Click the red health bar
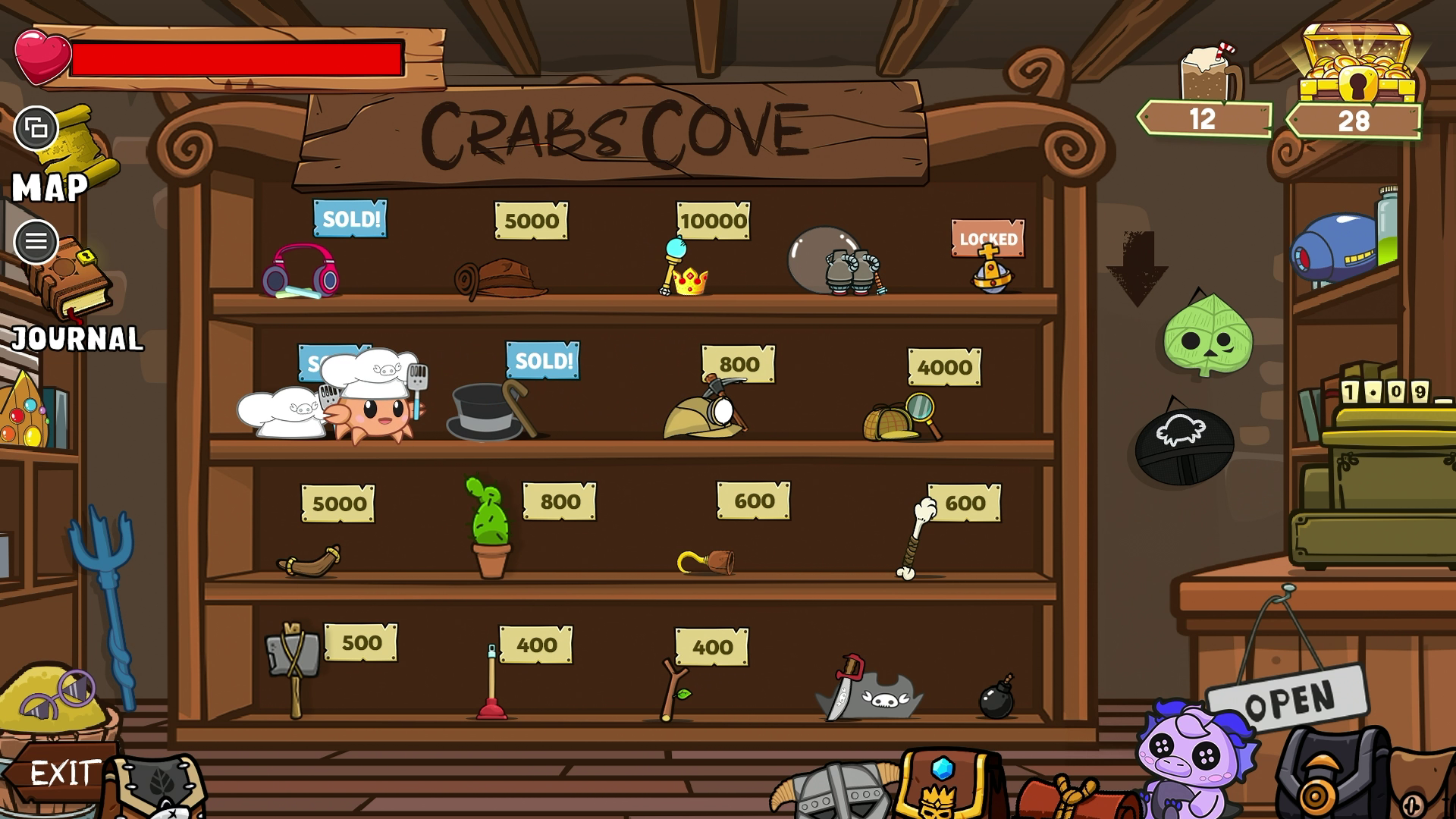Screen dimensions: 1456x819 (x=239, y=59)
